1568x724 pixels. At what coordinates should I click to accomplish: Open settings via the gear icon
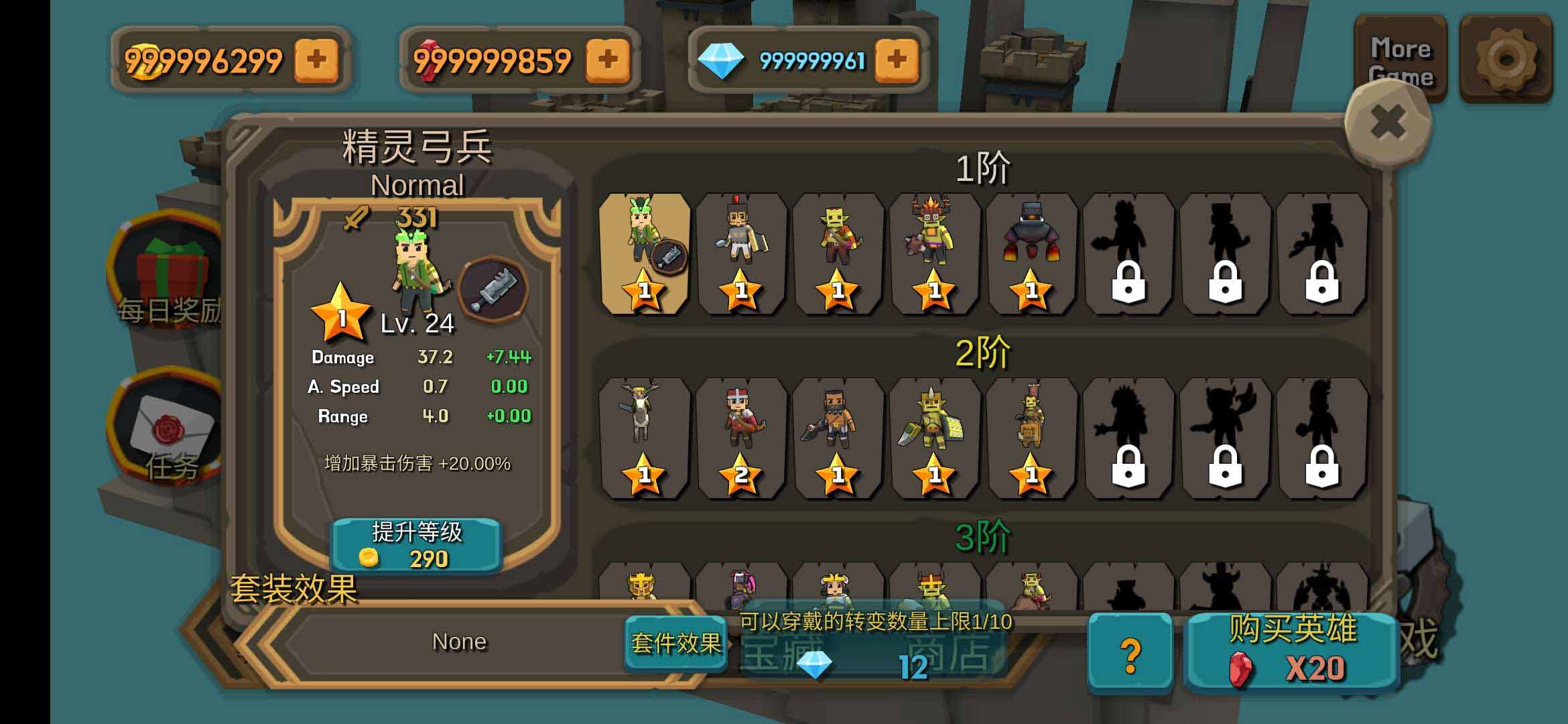pos(1506,59)
